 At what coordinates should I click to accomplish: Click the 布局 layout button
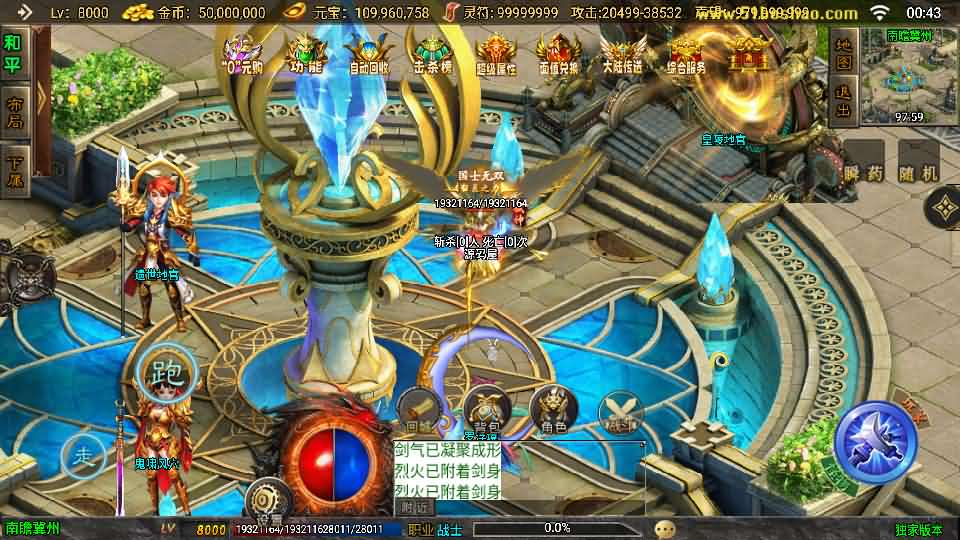click(x=14, y=112)
